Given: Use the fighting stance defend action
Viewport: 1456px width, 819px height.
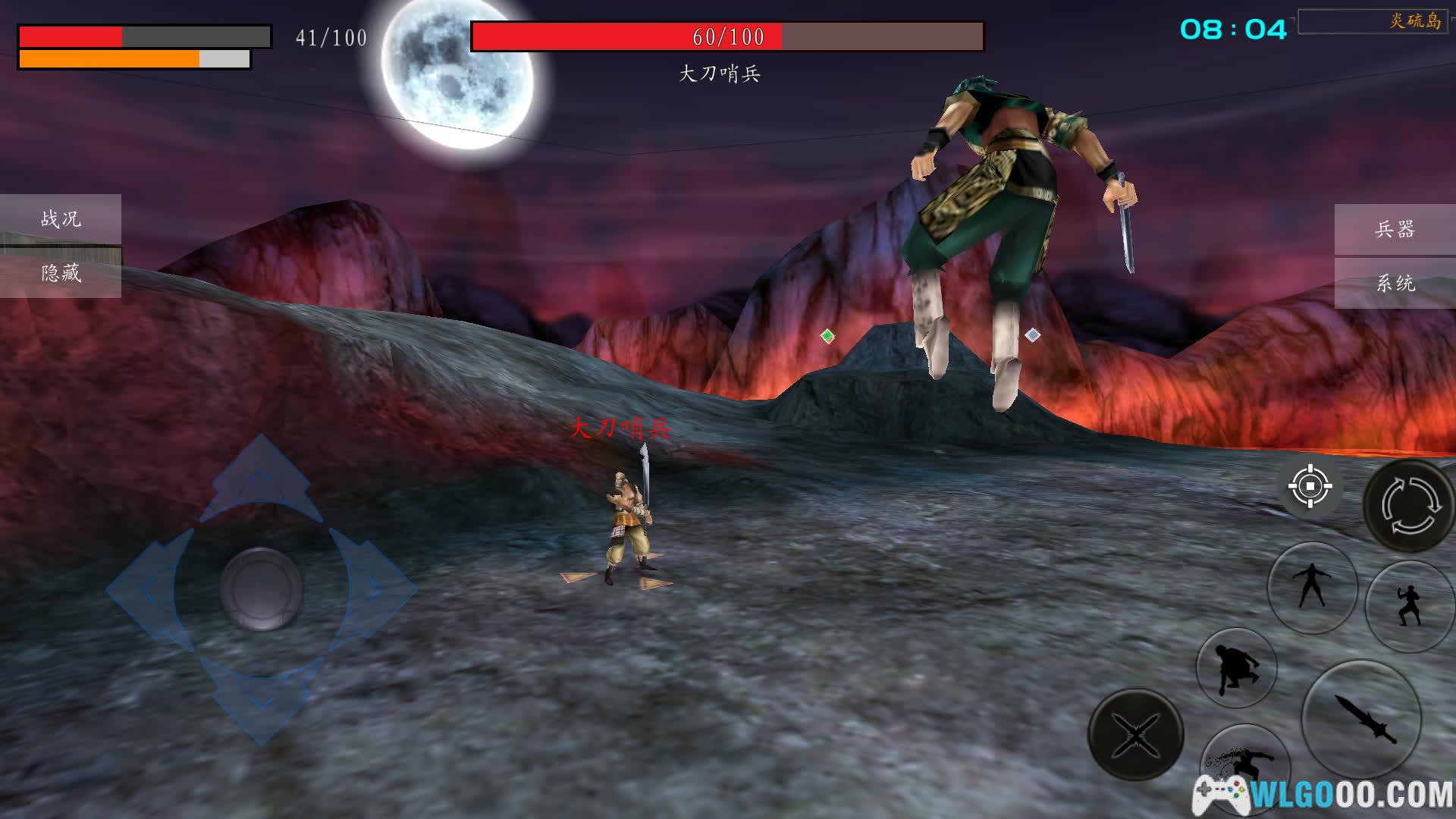Looking at the screenshot, I should 1409,605.
